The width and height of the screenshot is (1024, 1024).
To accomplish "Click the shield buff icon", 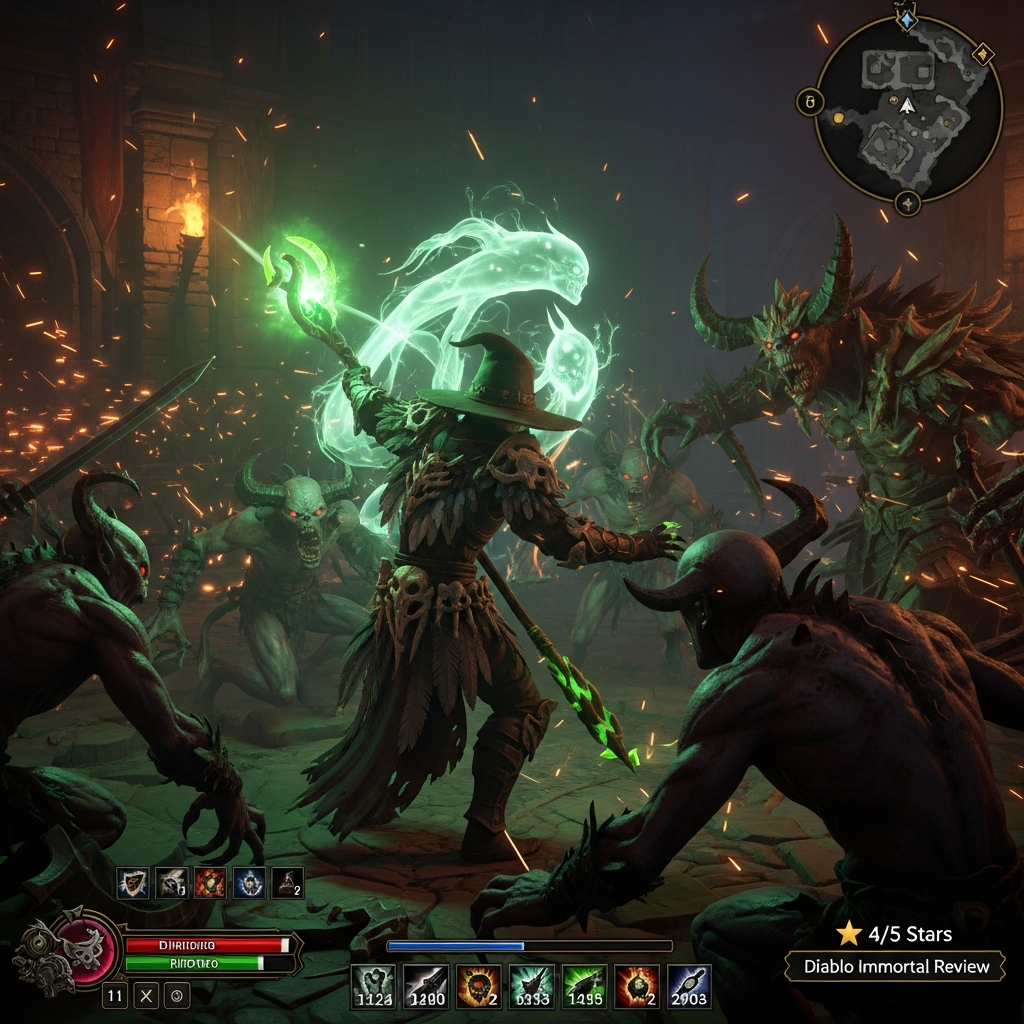I will (133, 883).
